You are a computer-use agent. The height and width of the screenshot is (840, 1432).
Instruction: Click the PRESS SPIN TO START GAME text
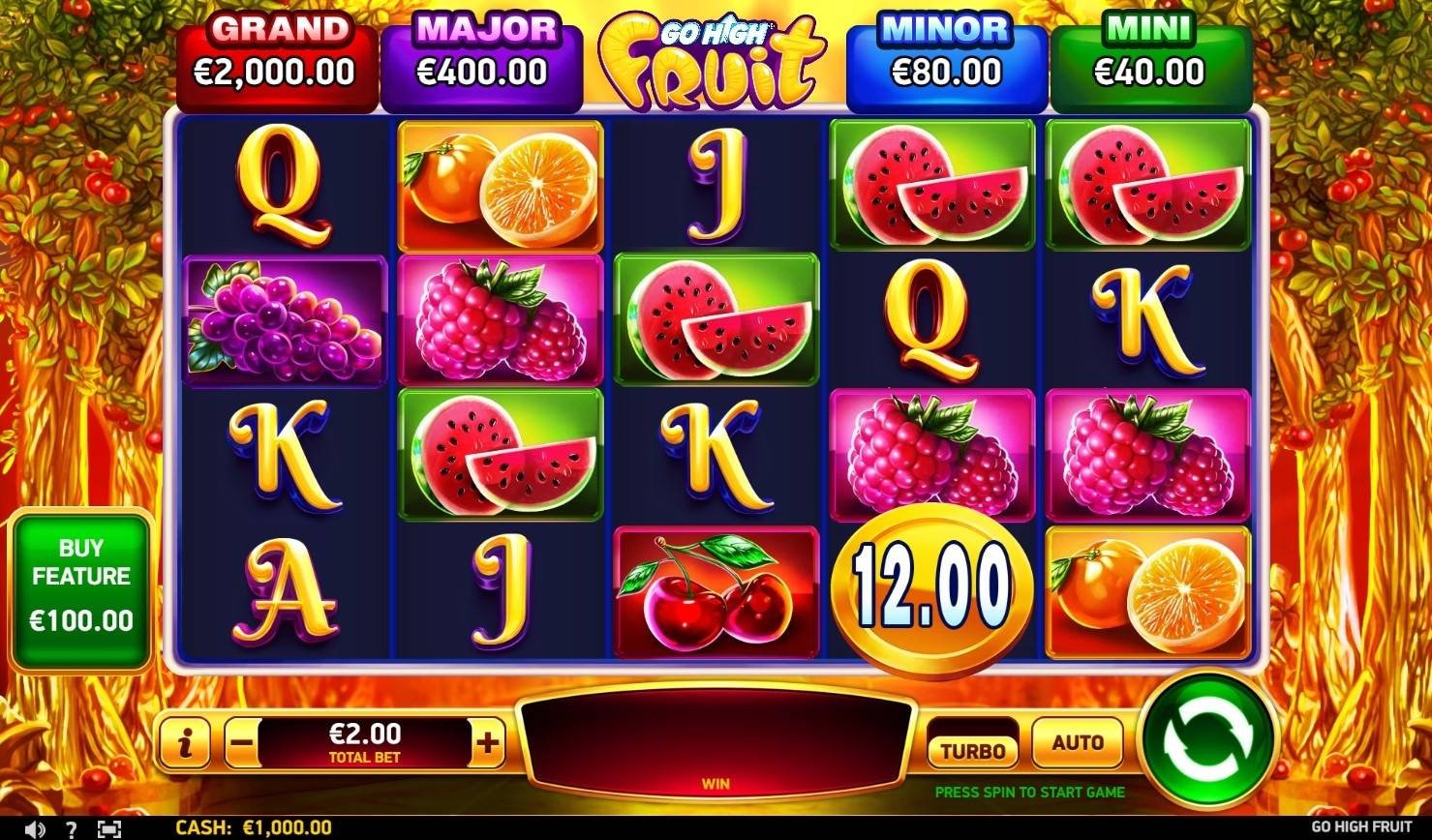(1028, 792)
